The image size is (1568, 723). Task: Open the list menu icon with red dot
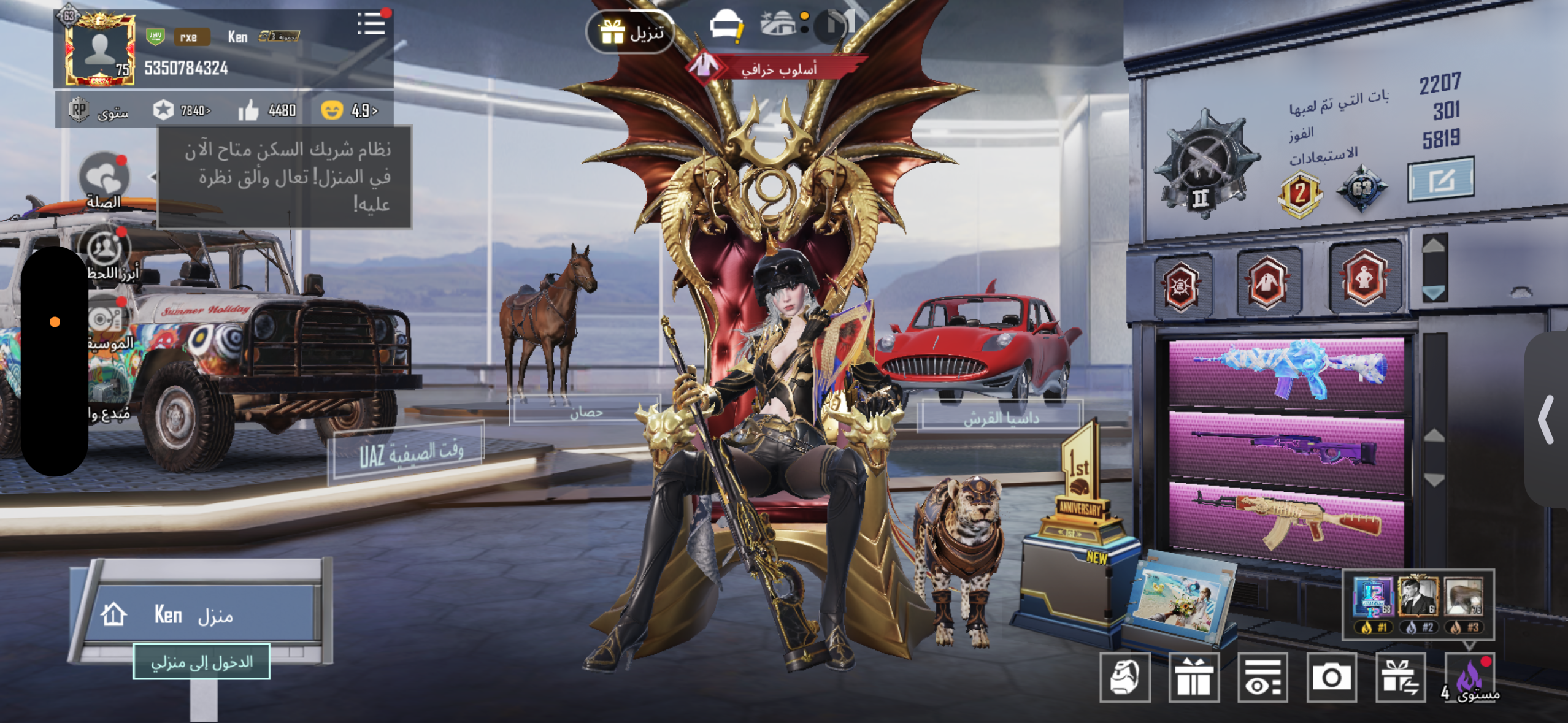coord(371,25)
